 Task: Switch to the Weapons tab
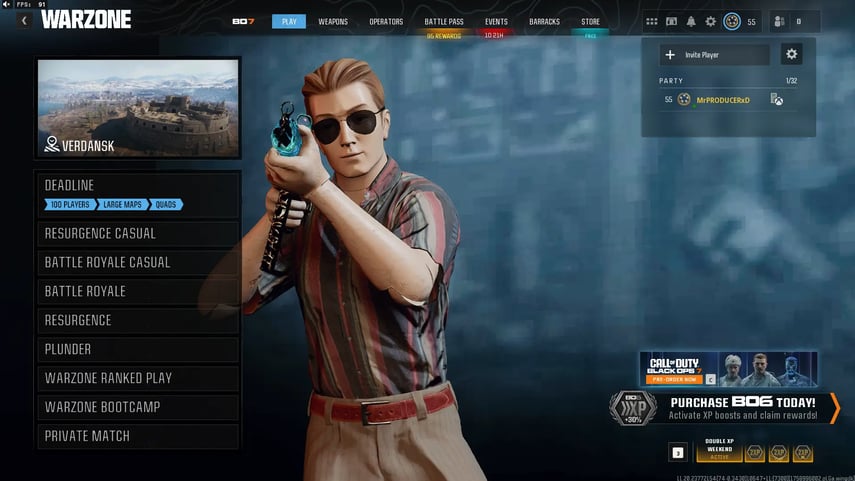click(x=333, y=21)
